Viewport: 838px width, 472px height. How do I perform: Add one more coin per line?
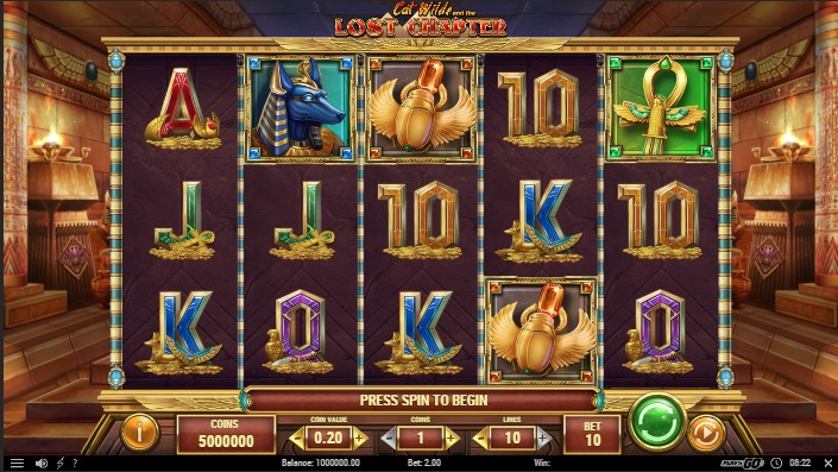coord(451,438)
